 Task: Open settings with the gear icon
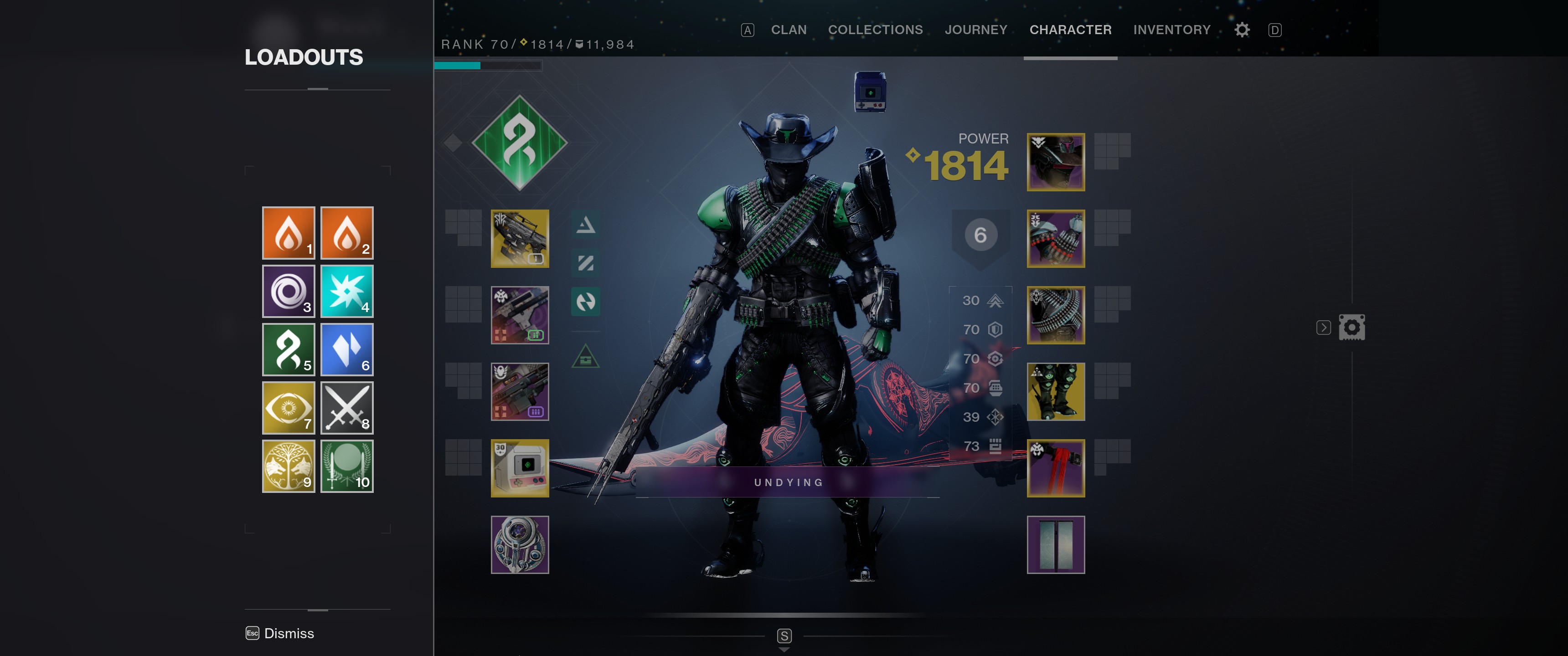pos(1242,30)
